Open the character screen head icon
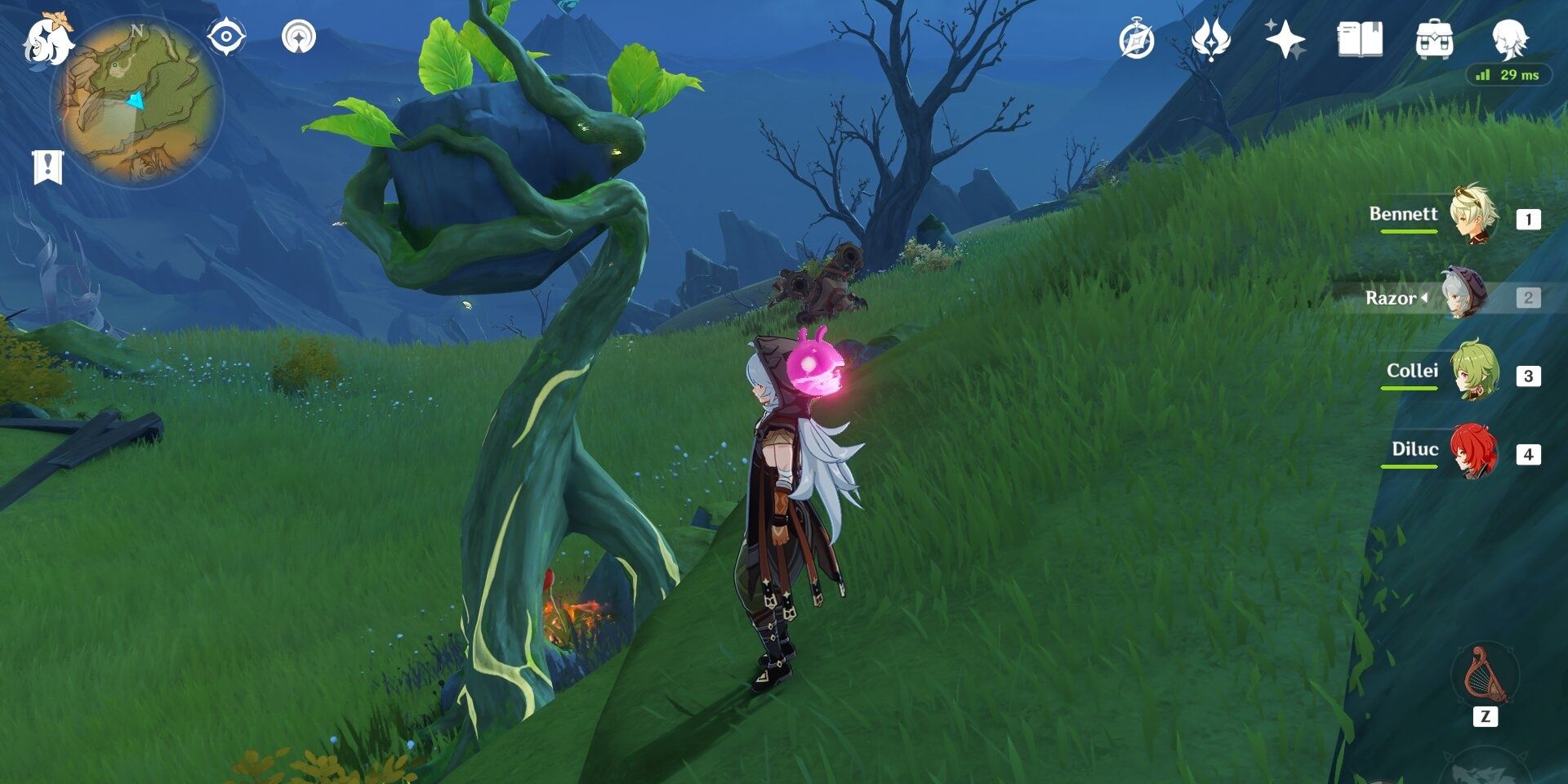 (x=1508, y=38)
